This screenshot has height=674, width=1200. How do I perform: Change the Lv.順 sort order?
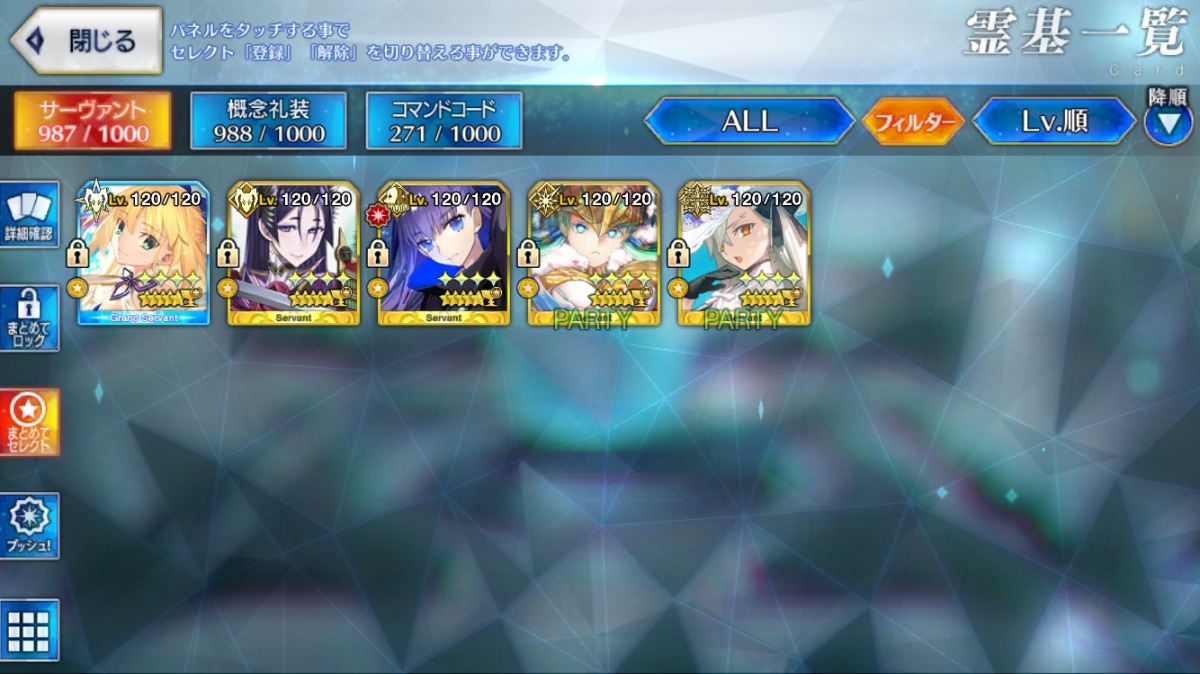[x=1054, y=121]
